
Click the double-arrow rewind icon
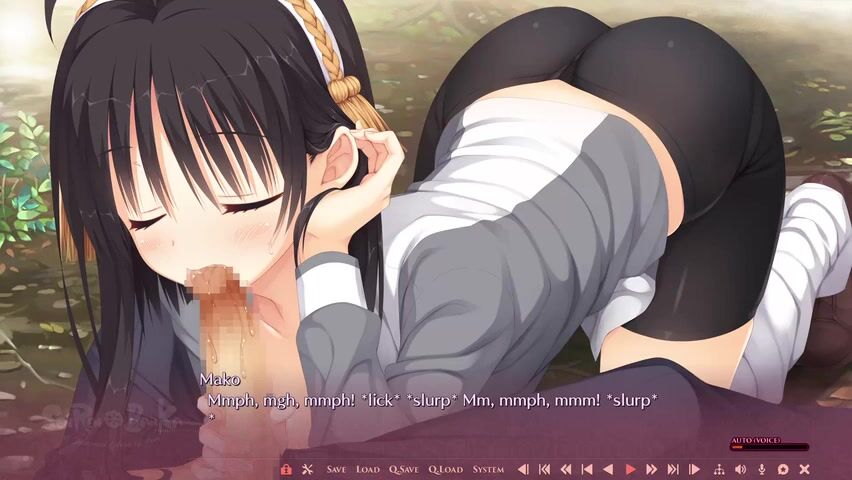pyautogui.click(x=565, y=469)
